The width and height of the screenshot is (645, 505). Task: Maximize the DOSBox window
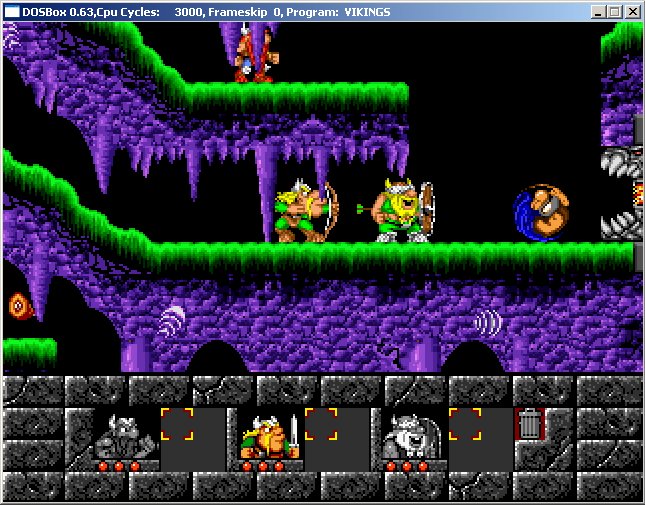(614, 12)
